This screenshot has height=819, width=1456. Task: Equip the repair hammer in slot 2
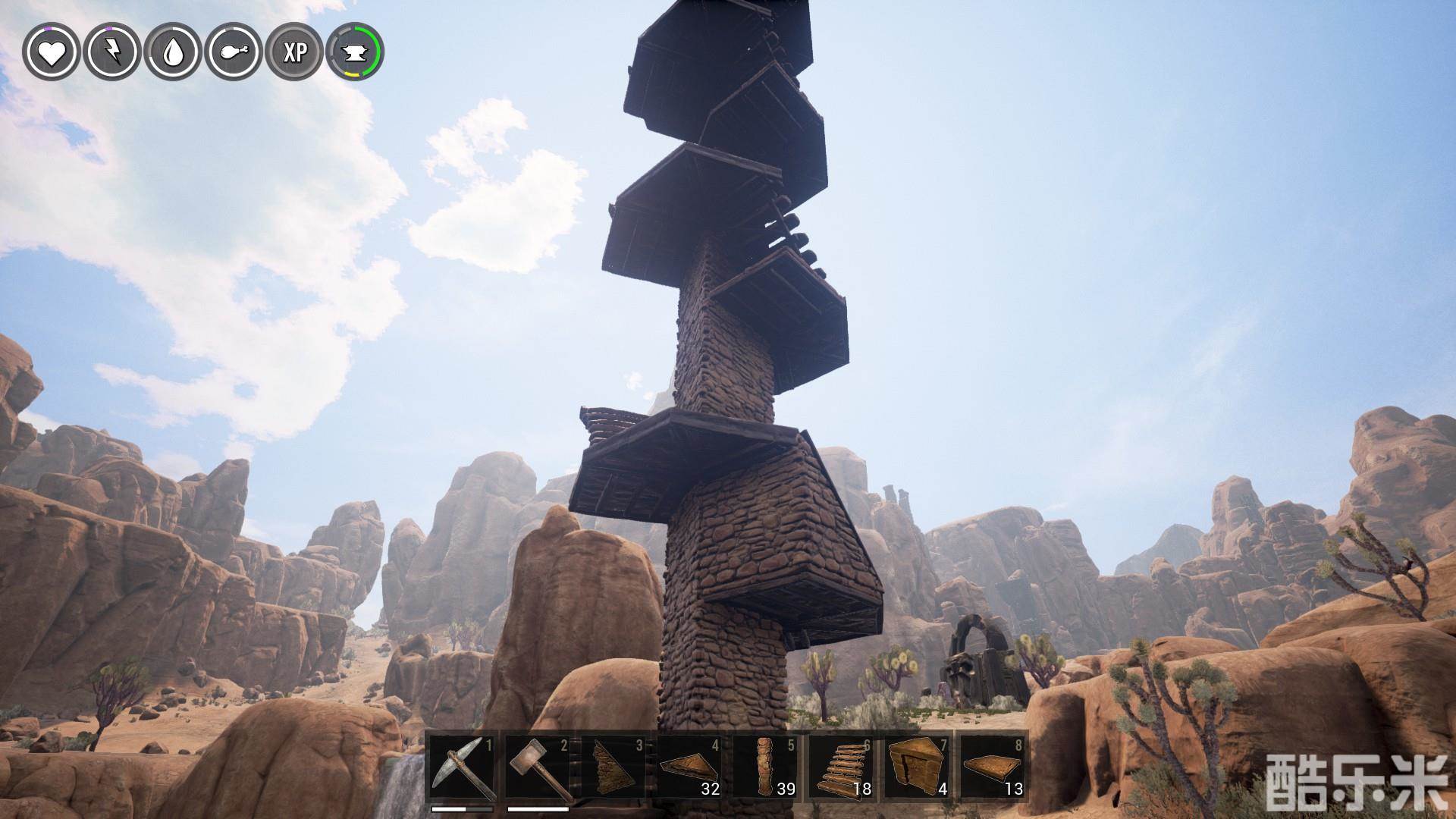[x=538, y=767]
